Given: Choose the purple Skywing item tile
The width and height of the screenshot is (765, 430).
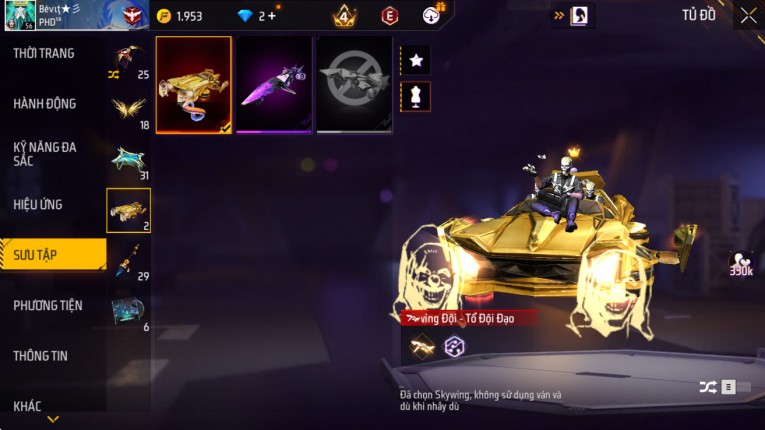Looking at the screenshot, I should (274, 85).
